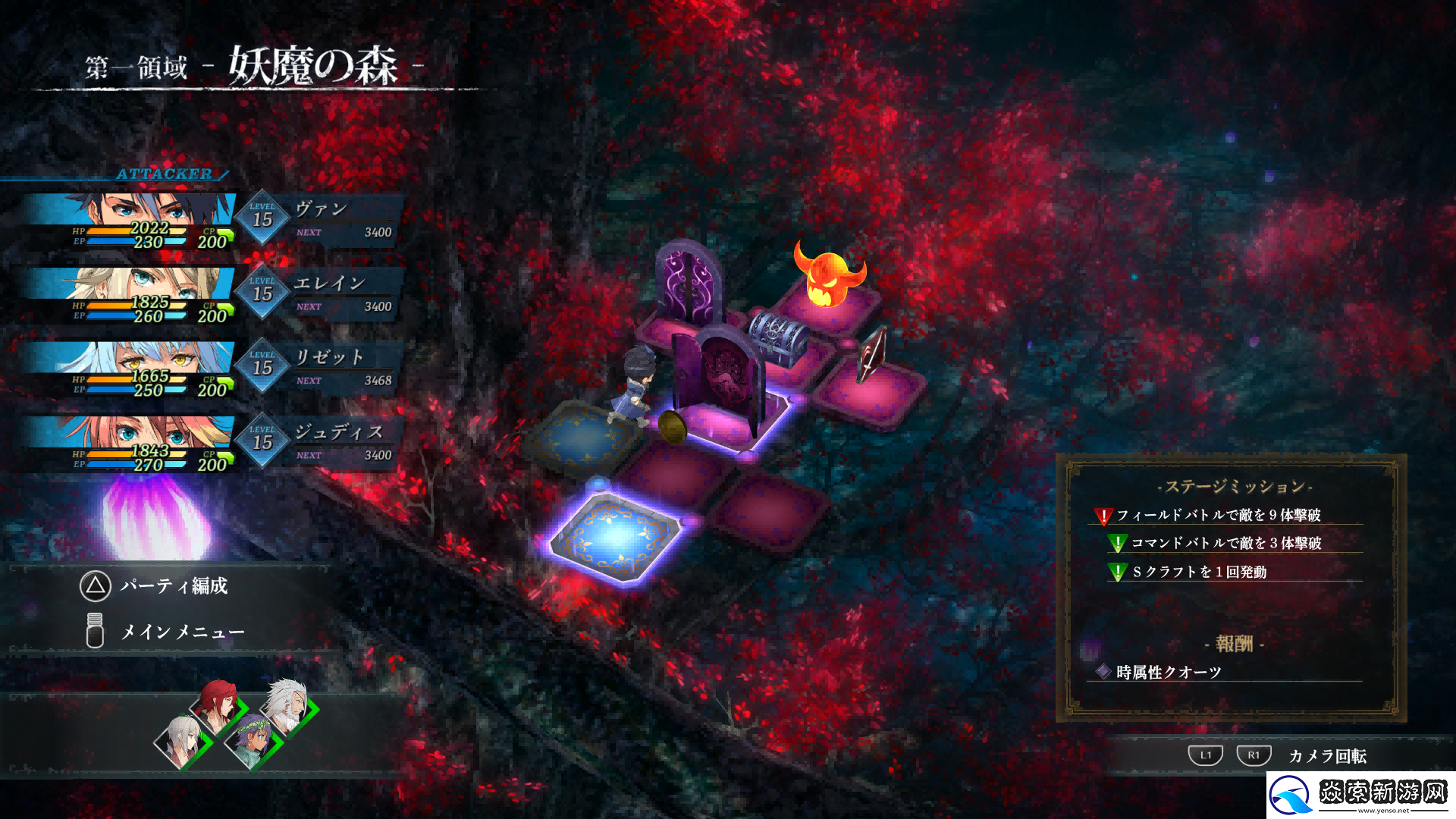Select the white-bearded elder support portrait
The width and height of the screenshot is (1456, 819).
pos(287,706)
